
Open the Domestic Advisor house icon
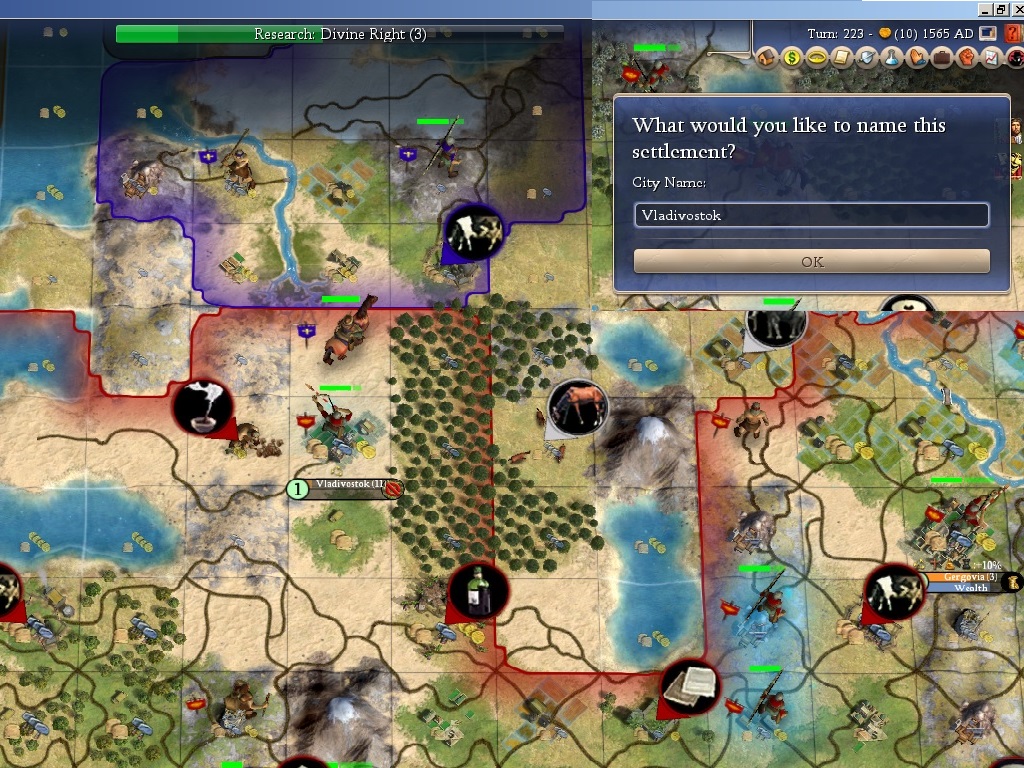tap(767, 57)
